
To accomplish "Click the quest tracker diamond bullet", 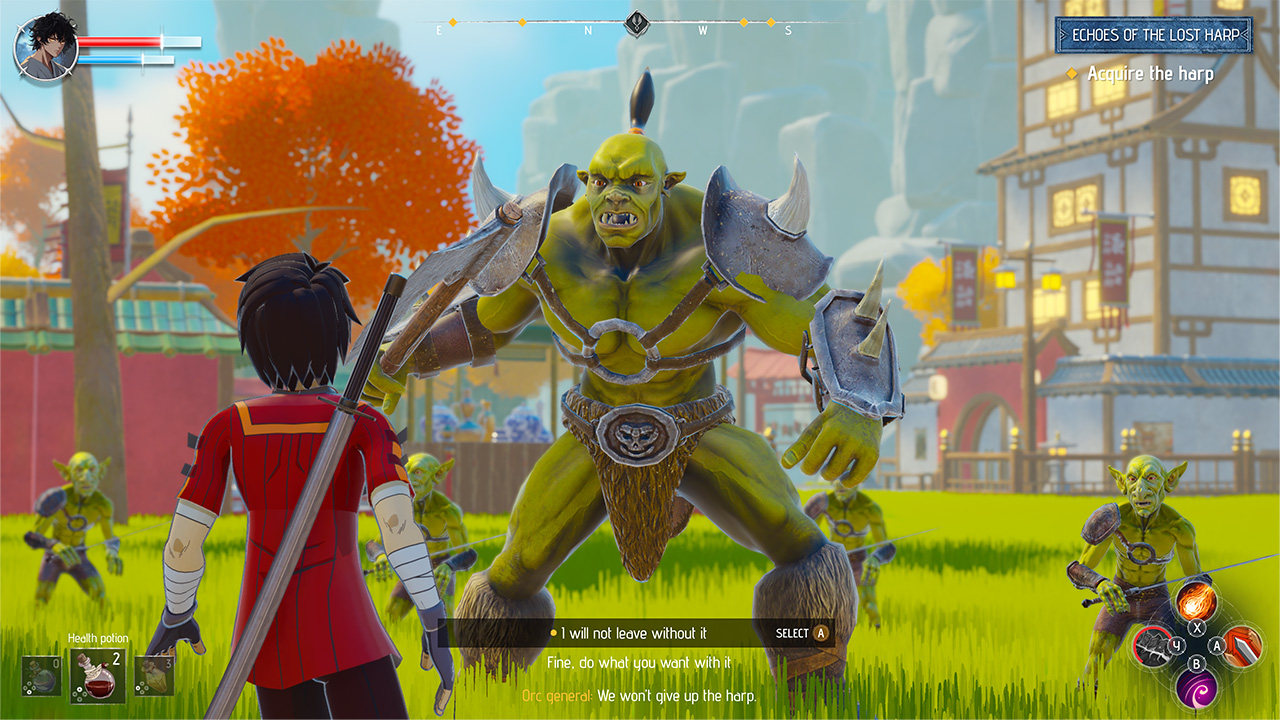I will click(x=1073, y=73).
